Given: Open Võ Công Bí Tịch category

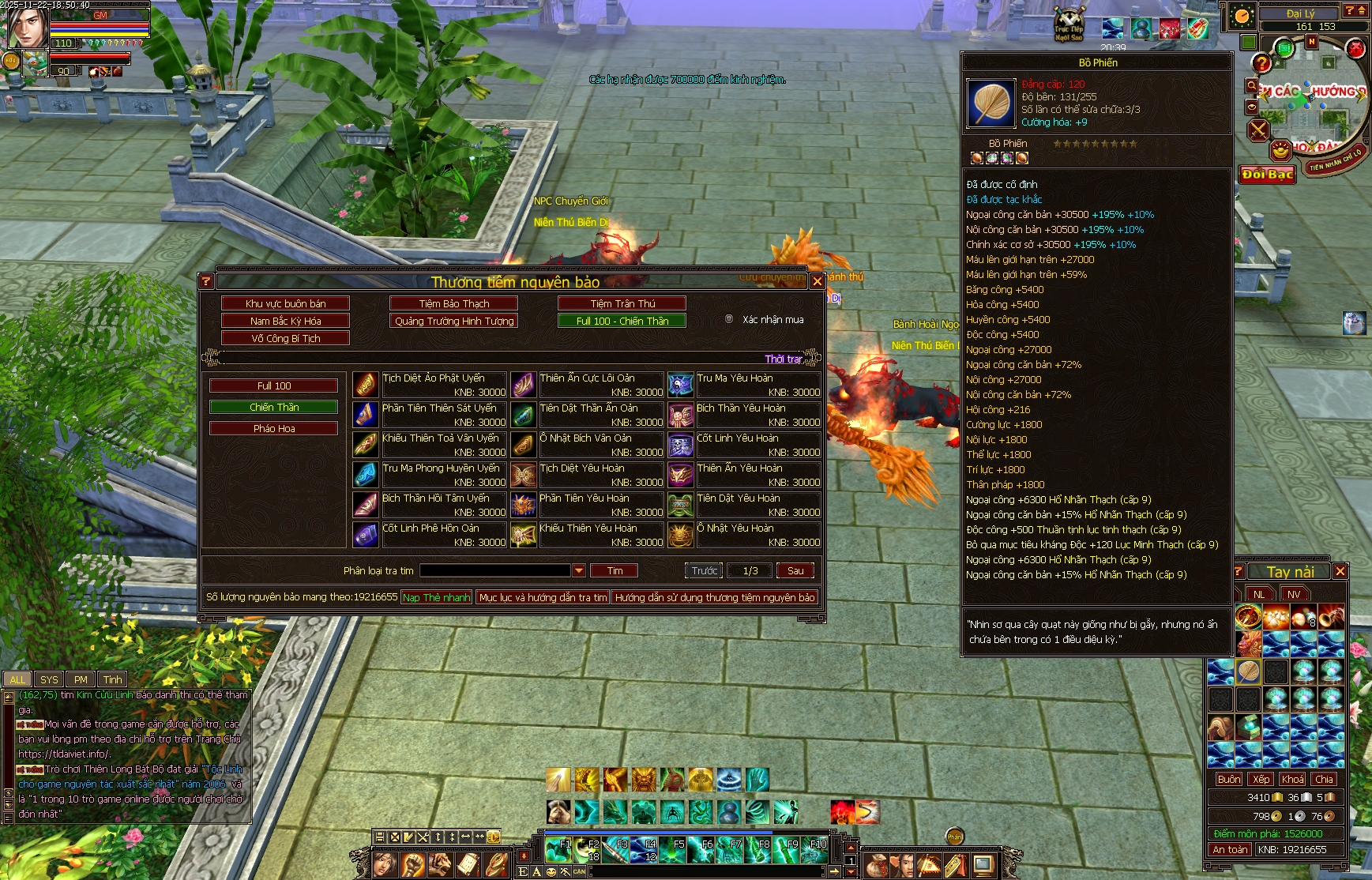Looking at the screenshot, I should coord(285,338).
